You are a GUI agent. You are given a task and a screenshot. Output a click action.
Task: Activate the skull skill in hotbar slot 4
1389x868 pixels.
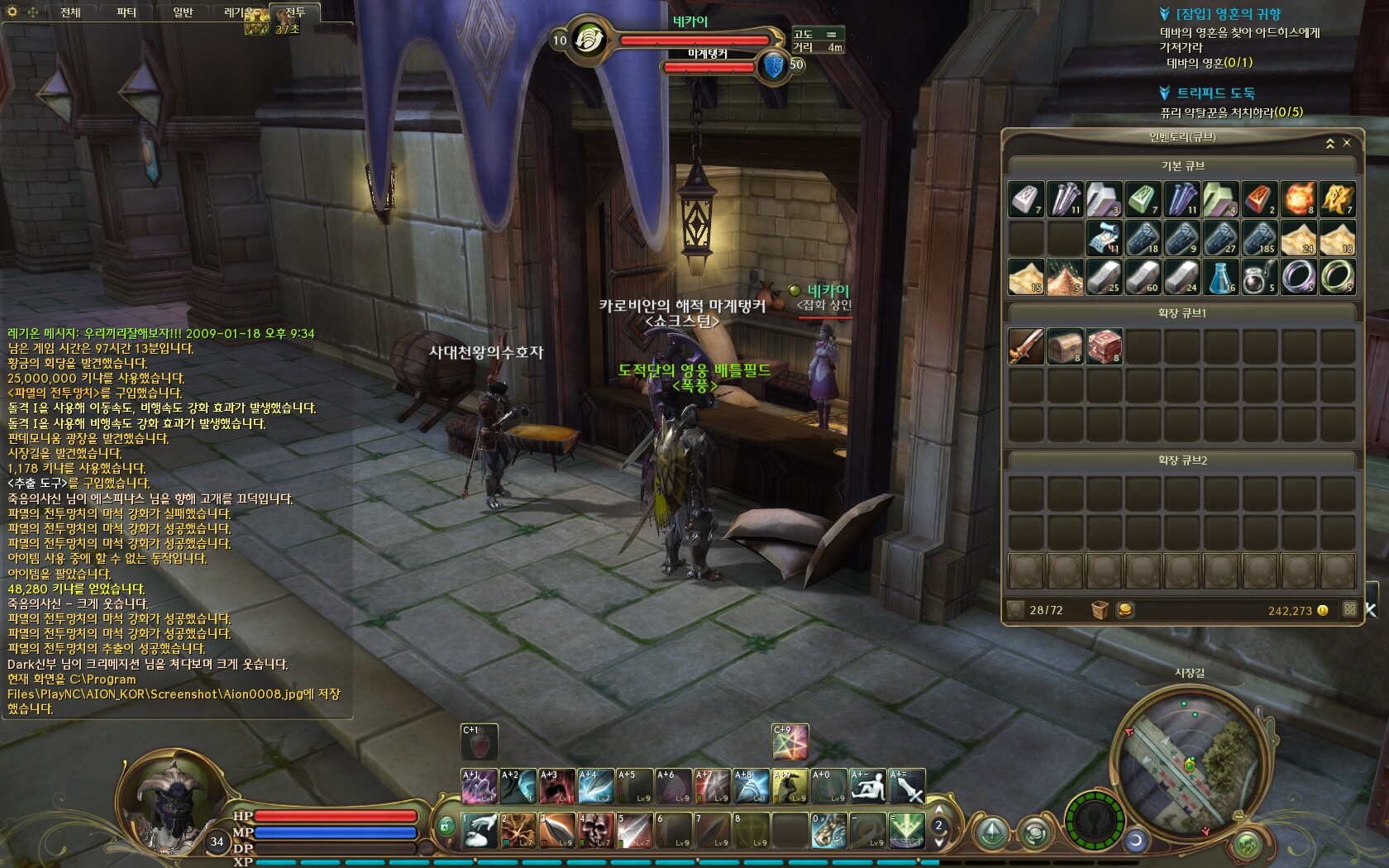click(x=595, y=830)
